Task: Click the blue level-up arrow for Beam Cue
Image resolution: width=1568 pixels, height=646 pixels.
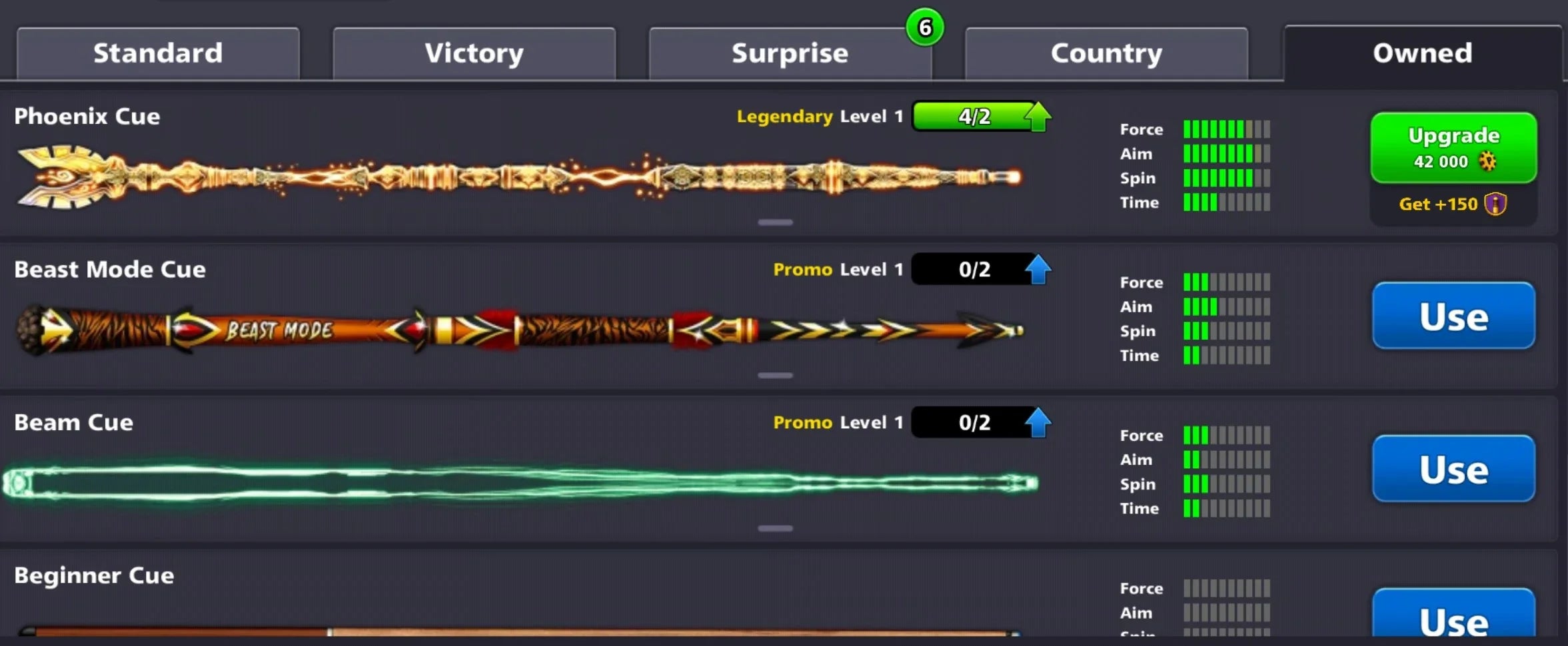Action: (1040, 422)
